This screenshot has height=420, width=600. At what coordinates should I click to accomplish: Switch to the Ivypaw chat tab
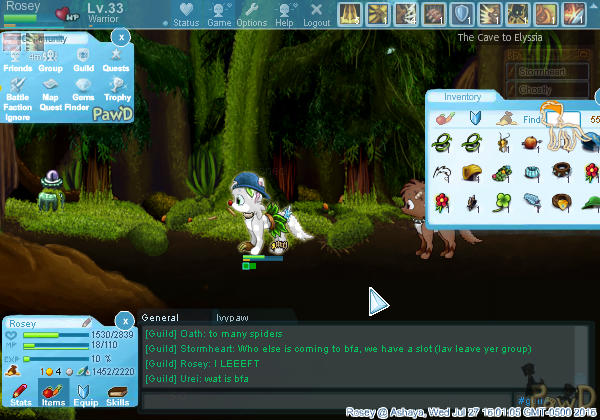pyautogui.click(x=235, y=317)
